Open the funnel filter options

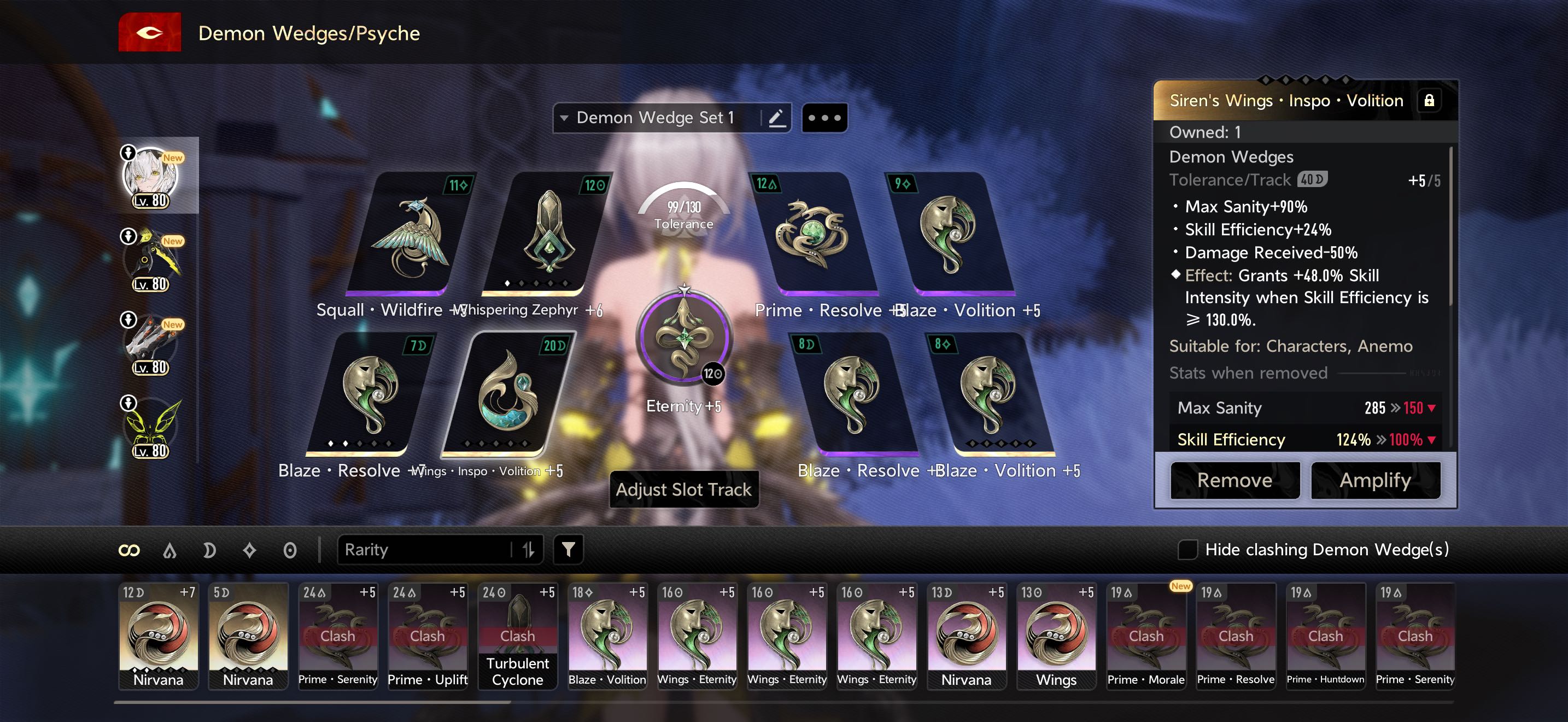[568, 550]
